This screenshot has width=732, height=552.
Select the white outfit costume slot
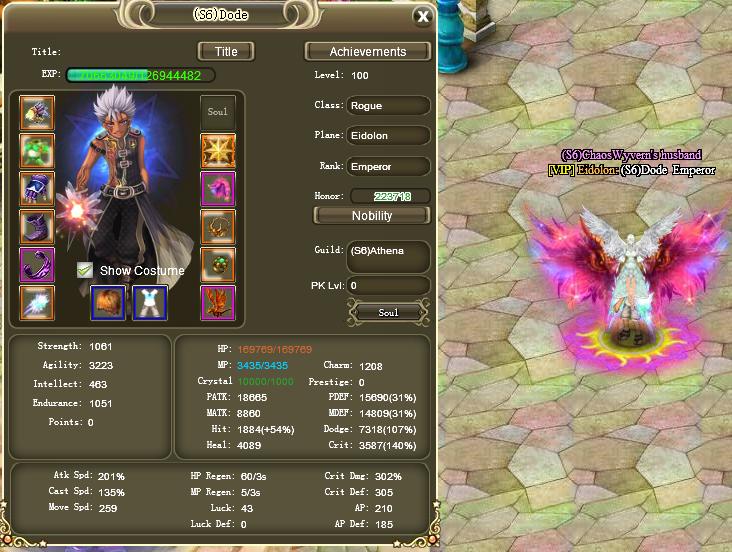150,302
